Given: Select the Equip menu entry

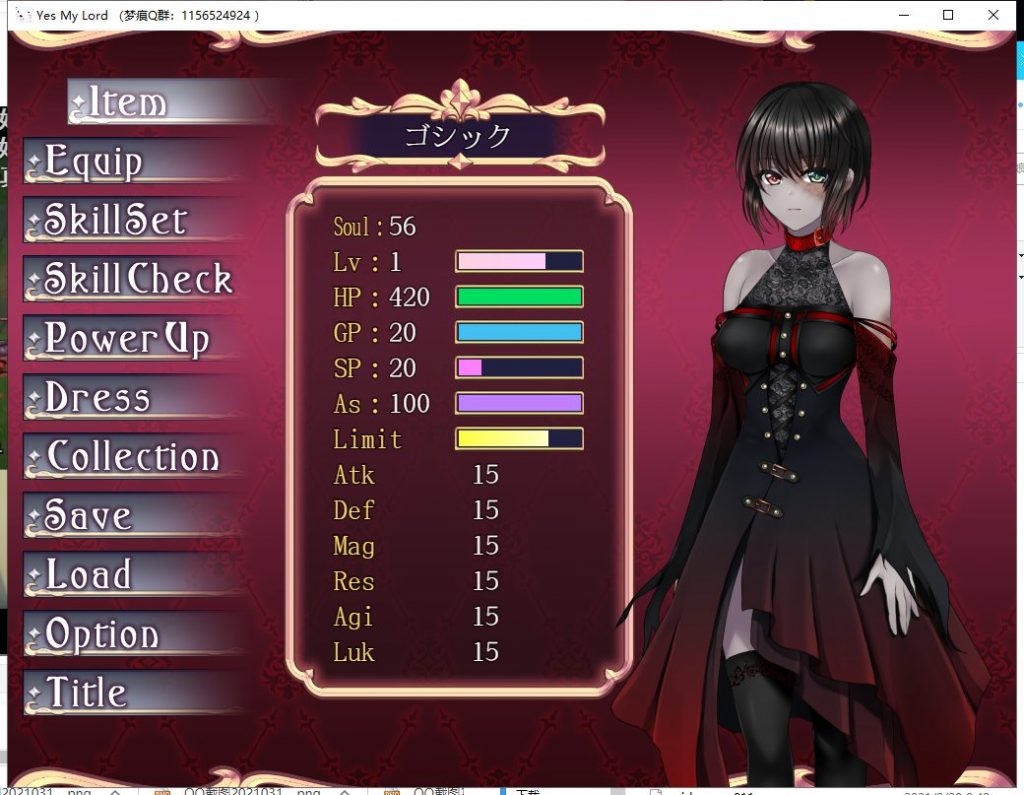Looking at the screenshot, I should point(95,162).
